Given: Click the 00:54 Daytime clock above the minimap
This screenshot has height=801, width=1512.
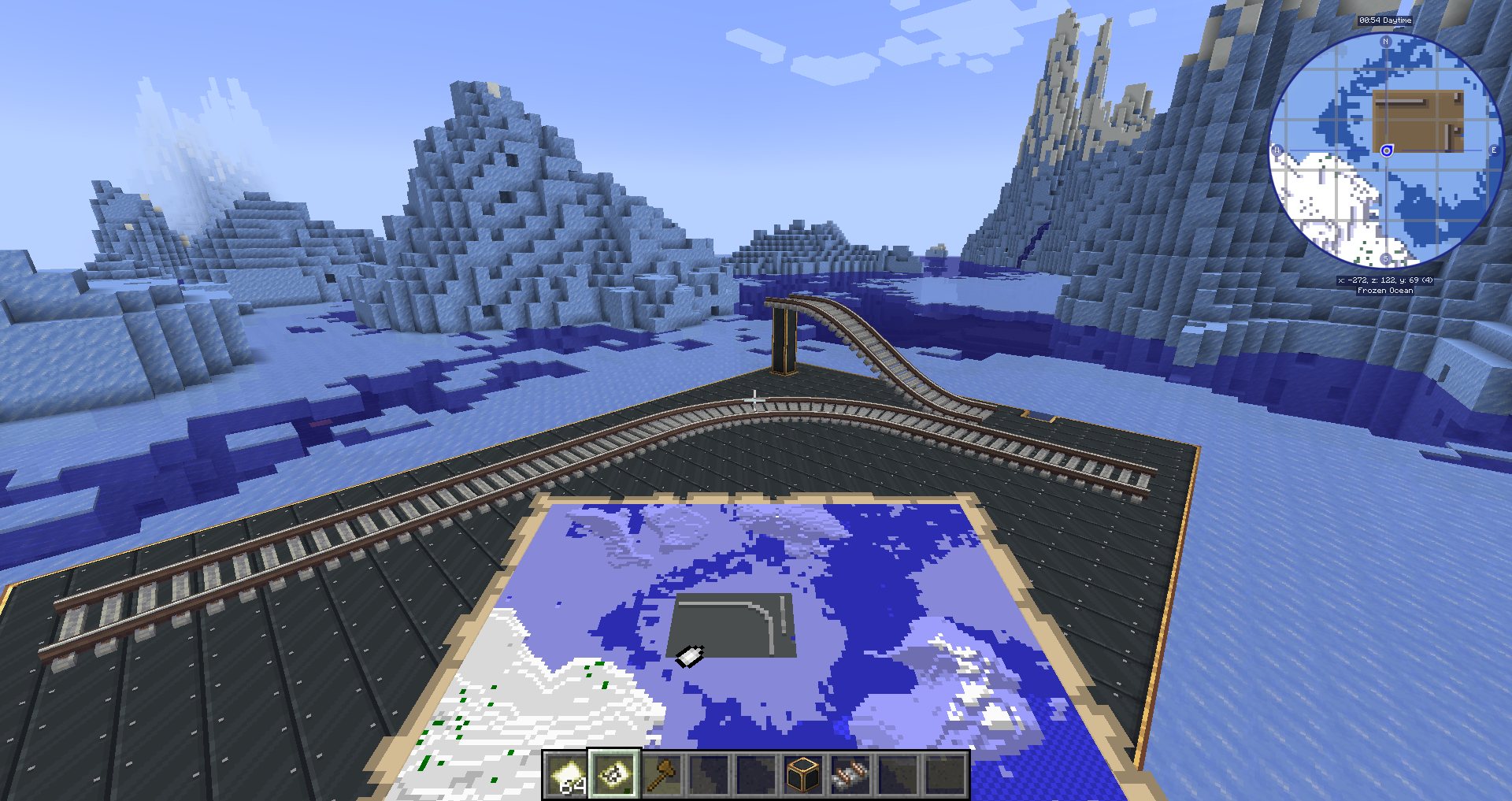Looking at the screenshot, I should pos(1384,20).
